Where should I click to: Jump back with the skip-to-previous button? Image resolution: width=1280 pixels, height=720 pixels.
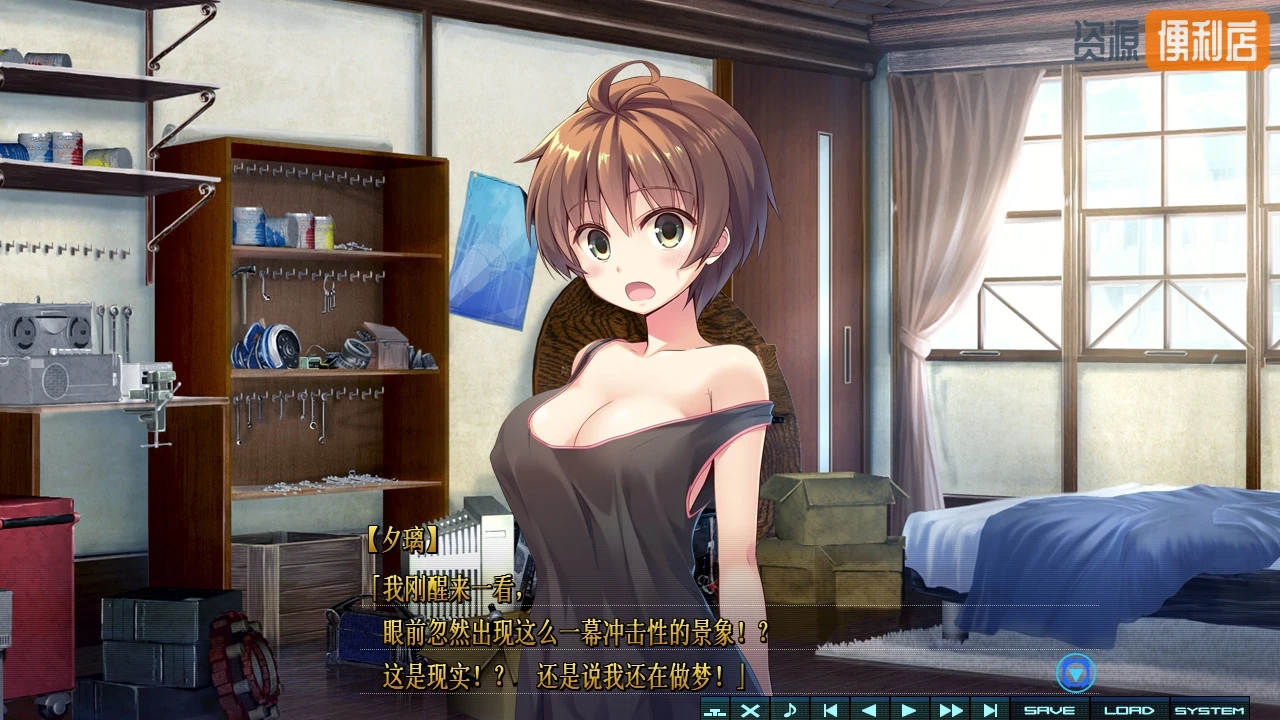tap(829, 710)
